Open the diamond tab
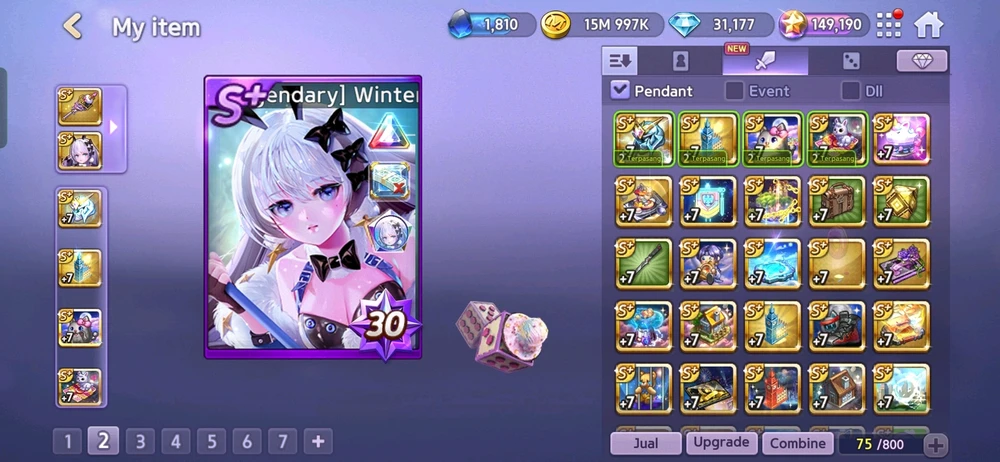This screenshot has height=462, width=1000. point(921,61)
